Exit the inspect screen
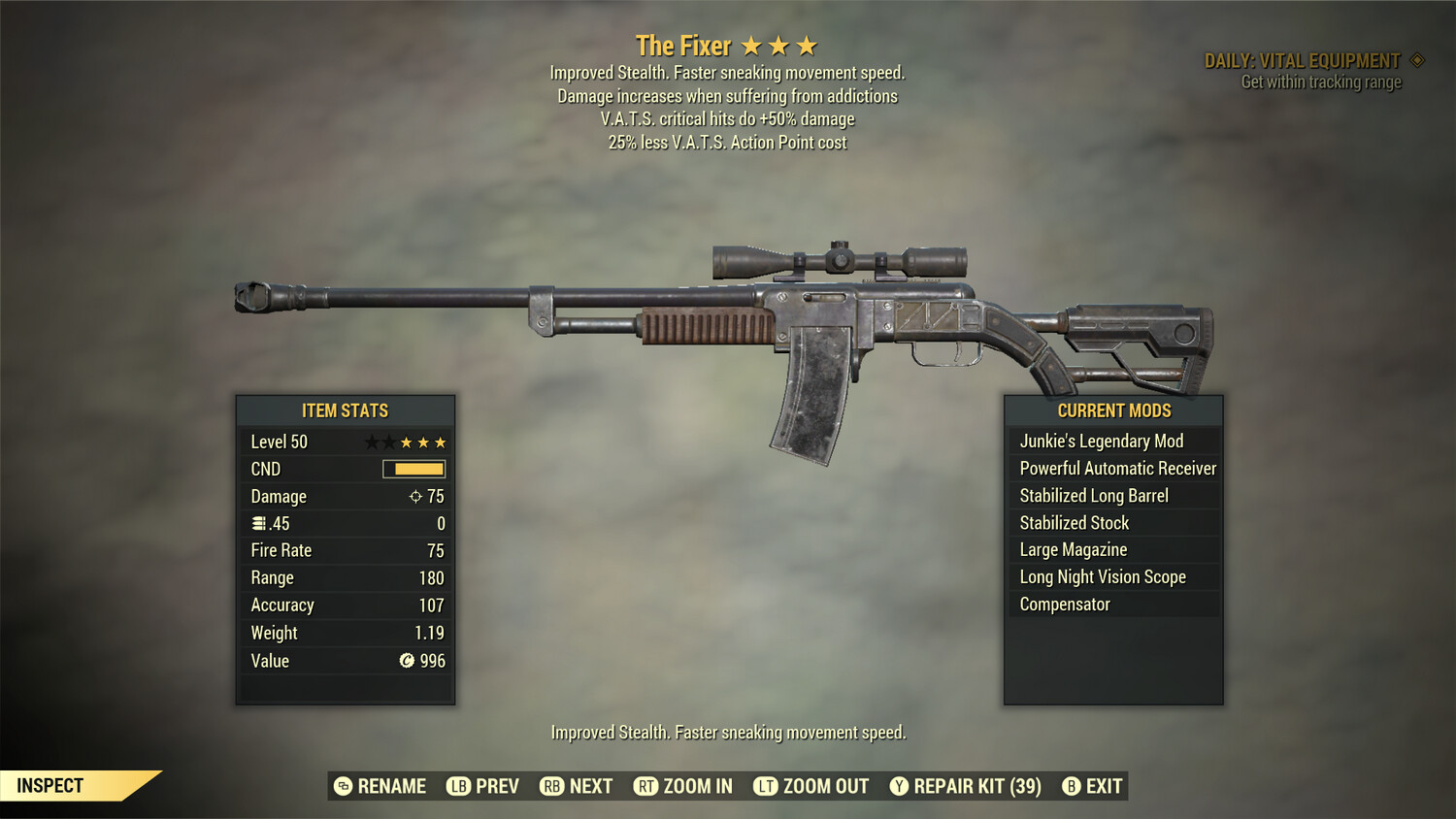 pos(1092,786)
